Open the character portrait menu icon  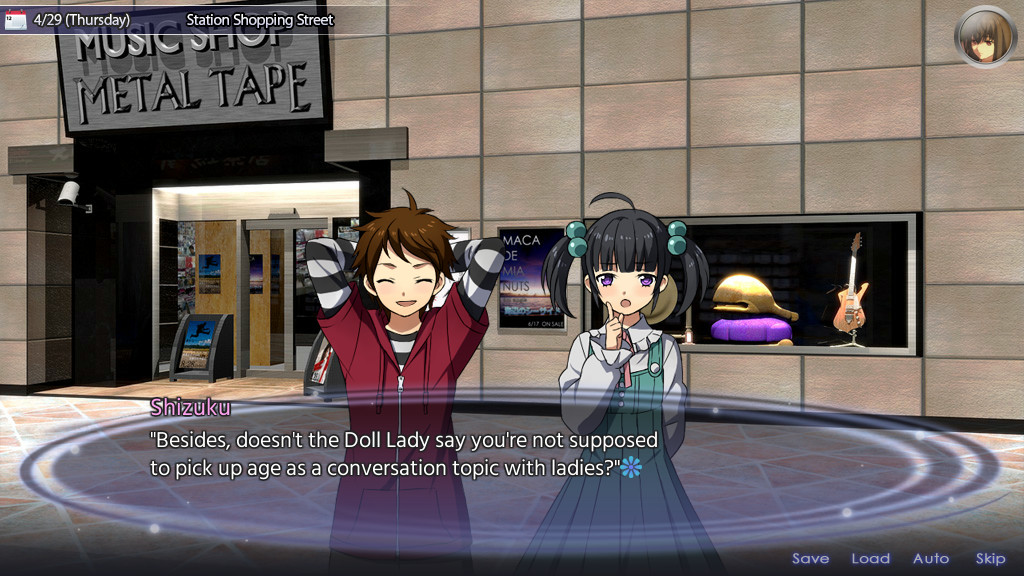click(x=985, y=37)
